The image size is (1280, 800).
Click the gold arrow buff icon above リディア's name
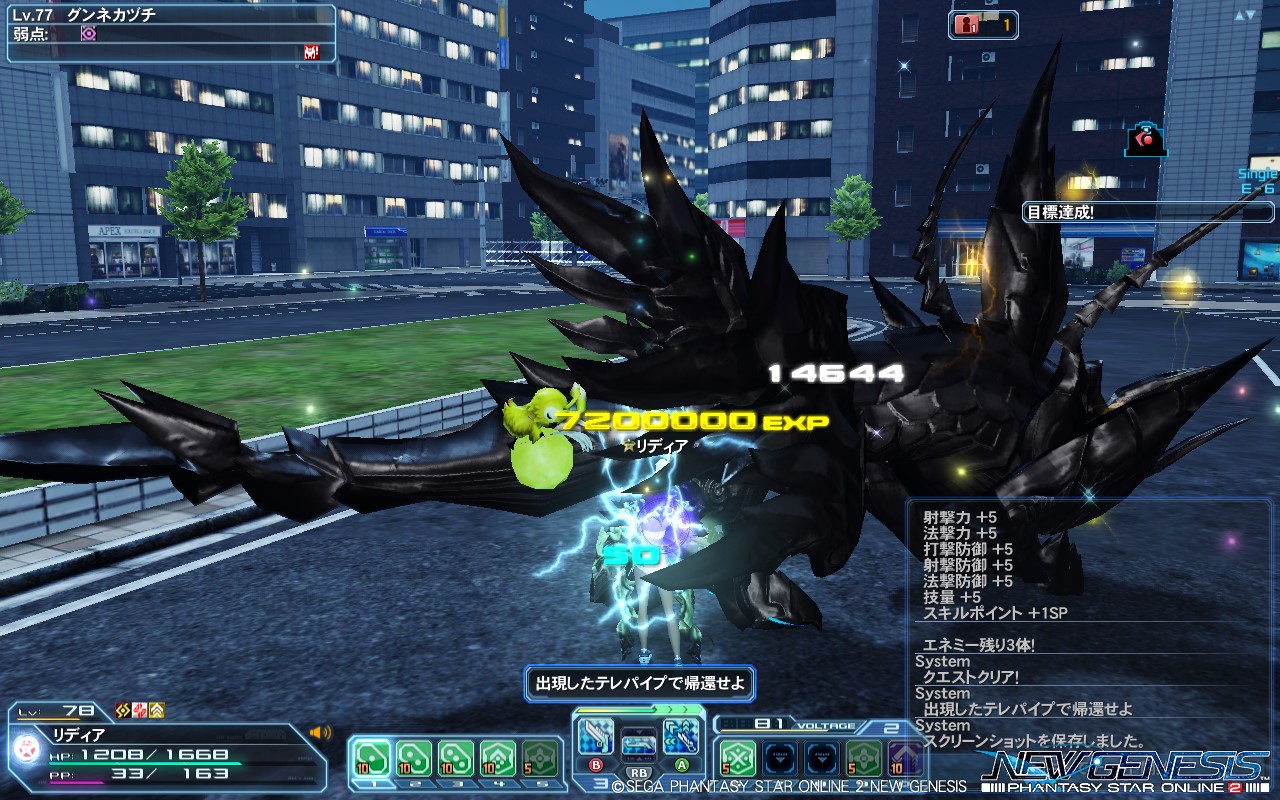[x=157, y=709]
